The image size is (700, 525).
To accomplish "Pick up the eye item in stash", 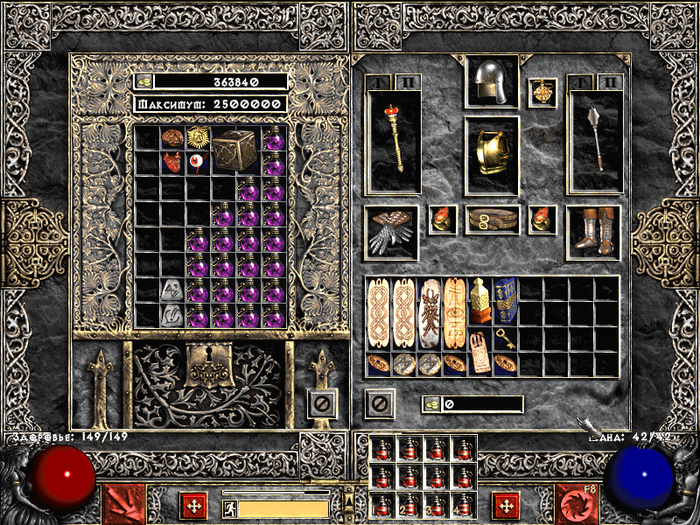I will point(197,162).
